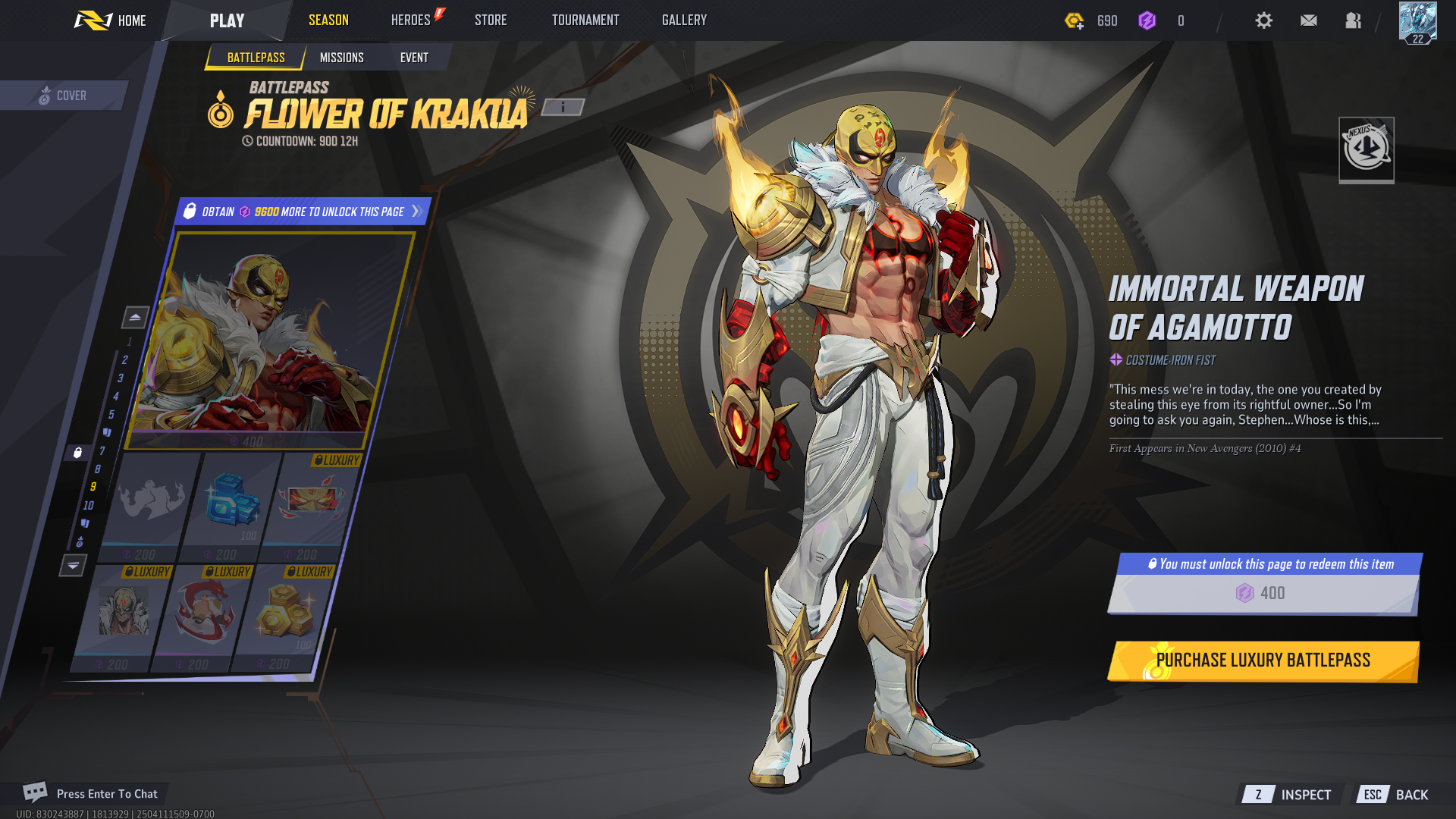The height and width of the screenshot is (819, 1456).
Task: Open the settings gear icon
Action: (x=1263, y=20)
